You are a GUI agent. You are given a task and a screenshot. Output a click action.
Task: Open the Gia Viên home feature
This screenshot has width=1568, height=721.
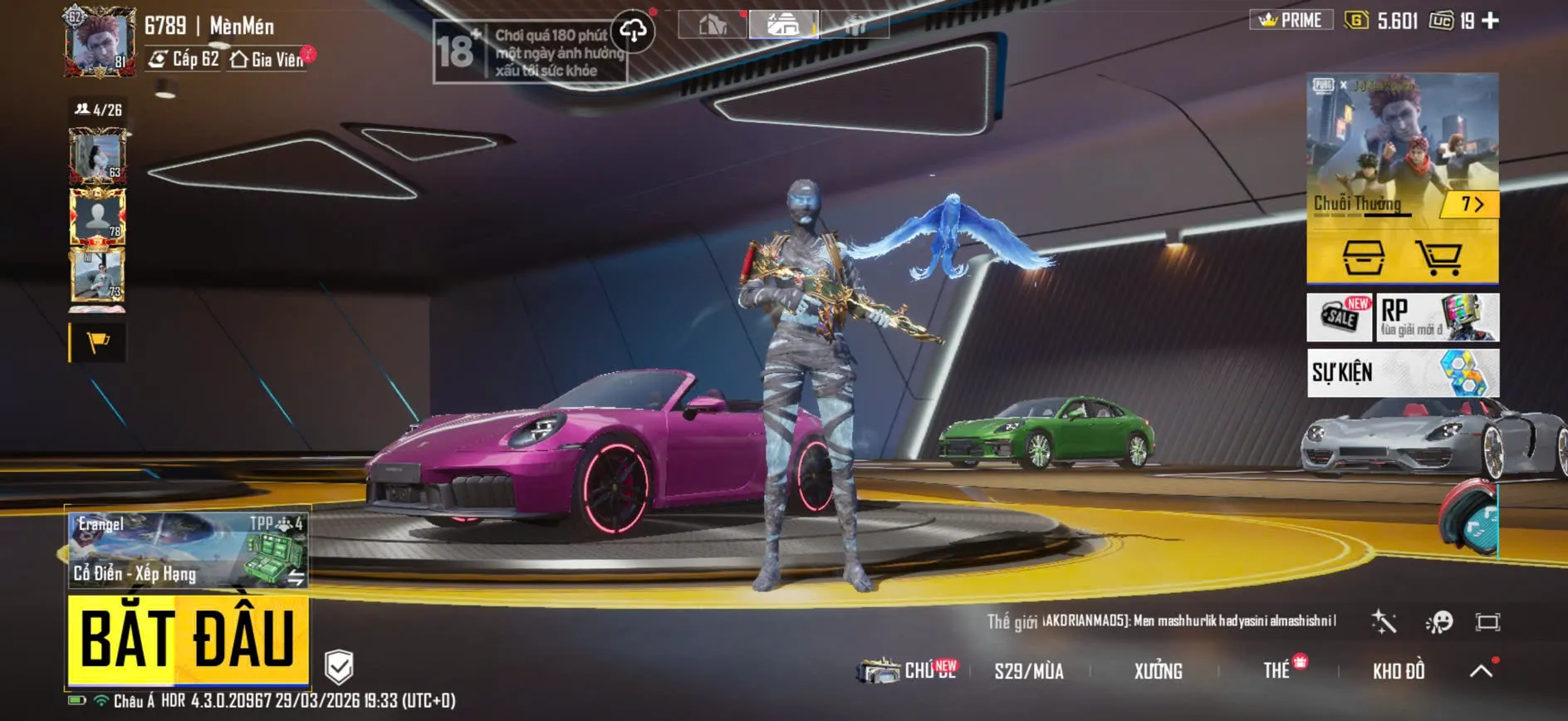pyautogui.click(x=268, y=60)
